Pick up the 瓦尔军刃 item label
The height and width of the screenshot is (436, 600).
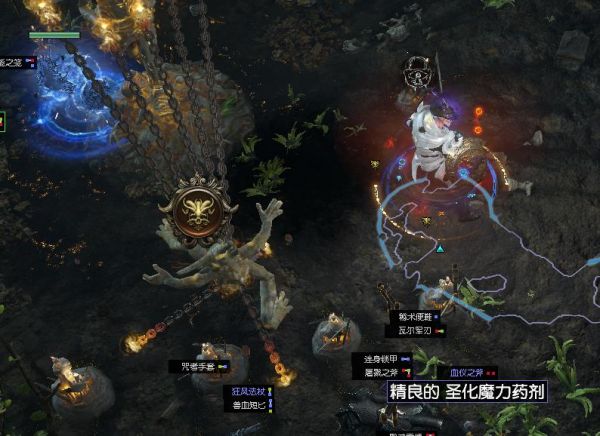[411, 329]
